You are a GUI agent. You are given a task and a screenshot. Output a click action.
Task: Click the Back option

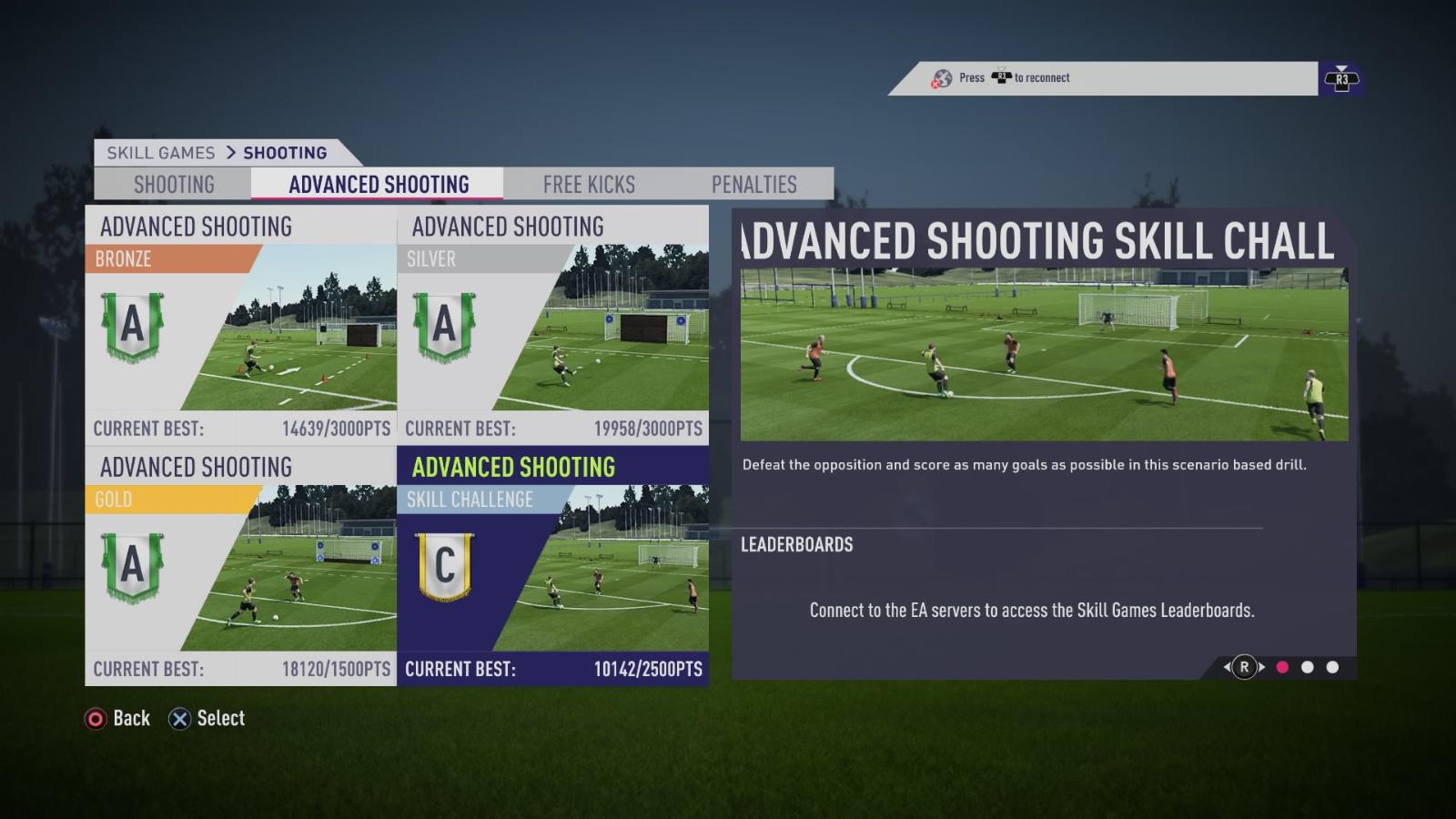[117, 719]
